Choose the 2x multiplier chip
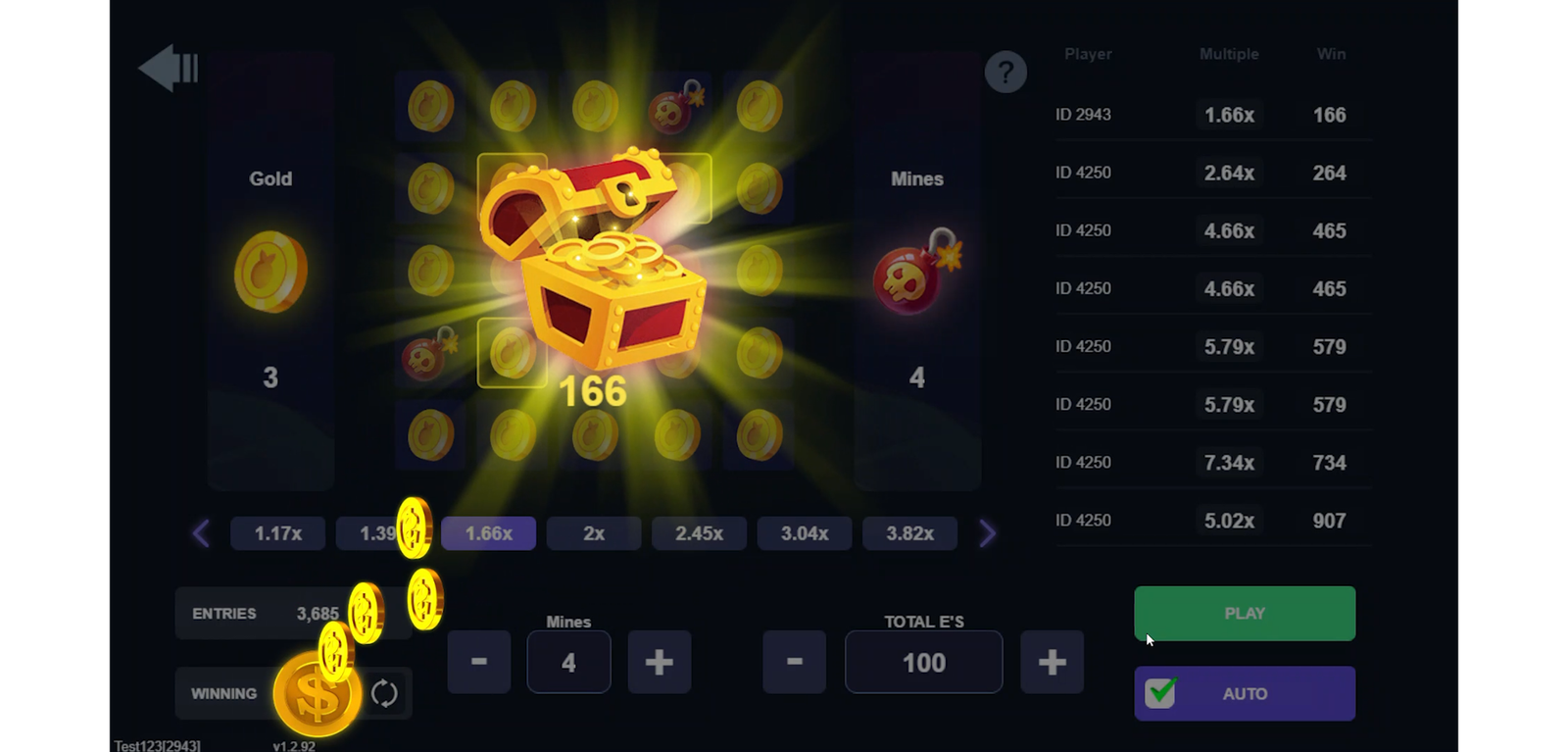Image resolution: width=1568 pixels, height=752 pixels. (594, 533)
